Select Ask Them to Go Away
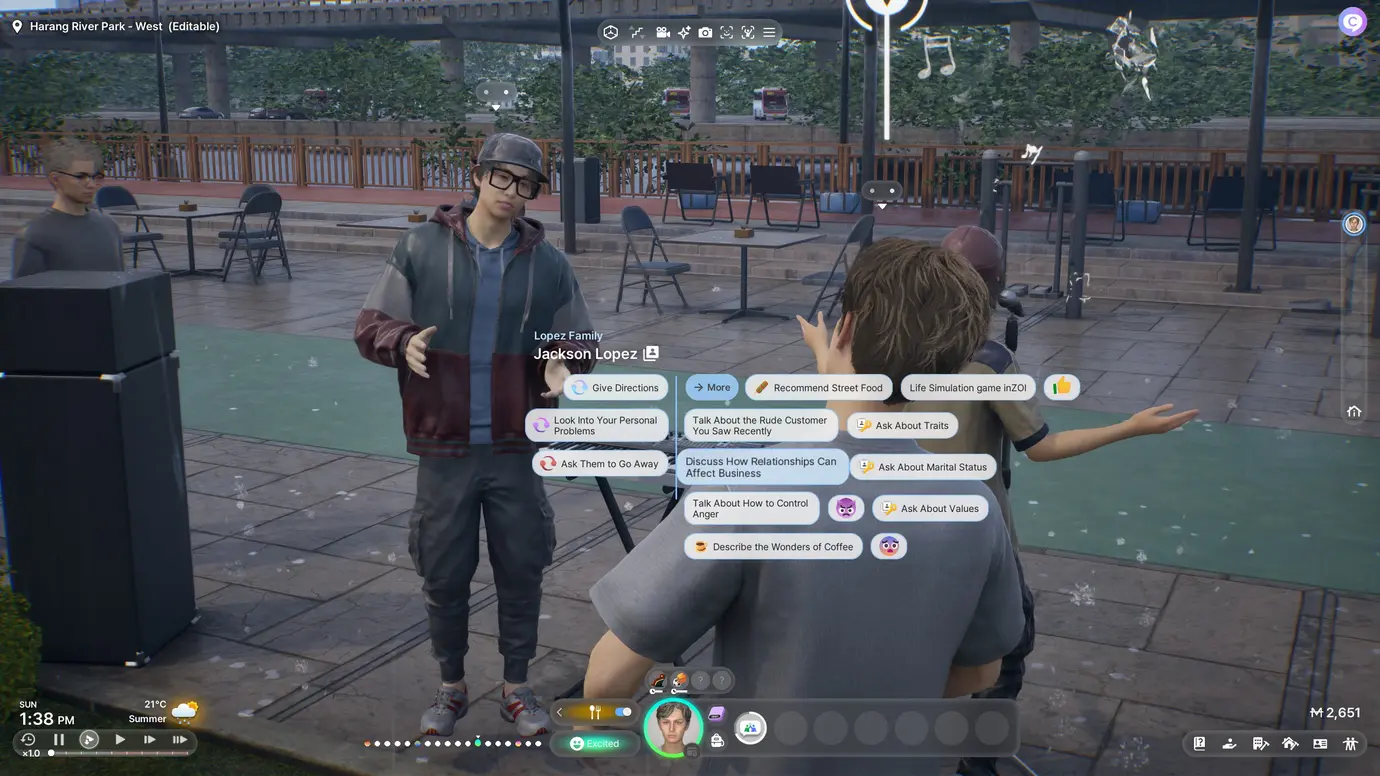This screenshot has height=776, width=1380. coord(600,464)
